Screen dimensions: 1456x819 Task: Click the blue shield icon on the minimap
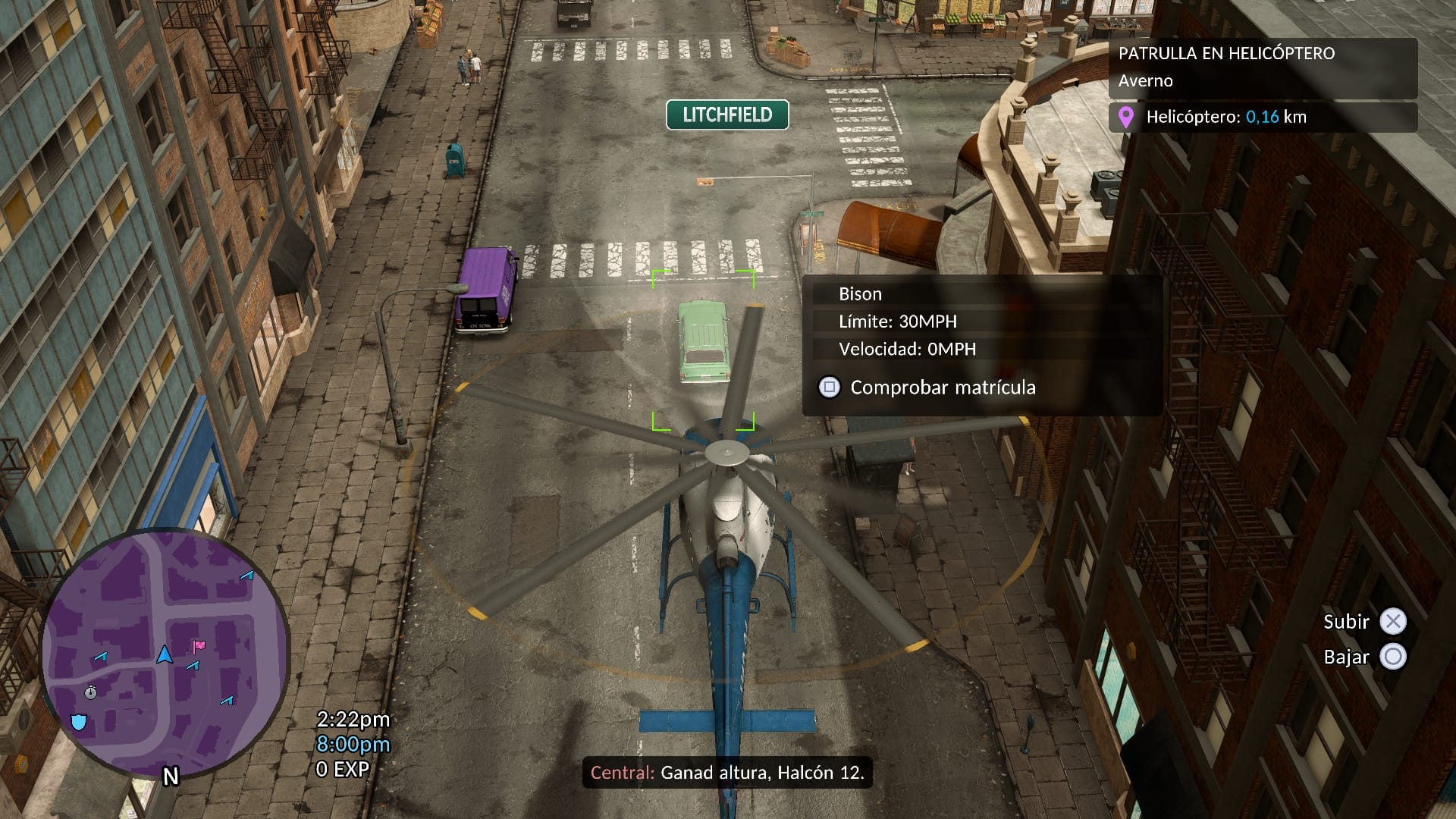pos(78,721)
